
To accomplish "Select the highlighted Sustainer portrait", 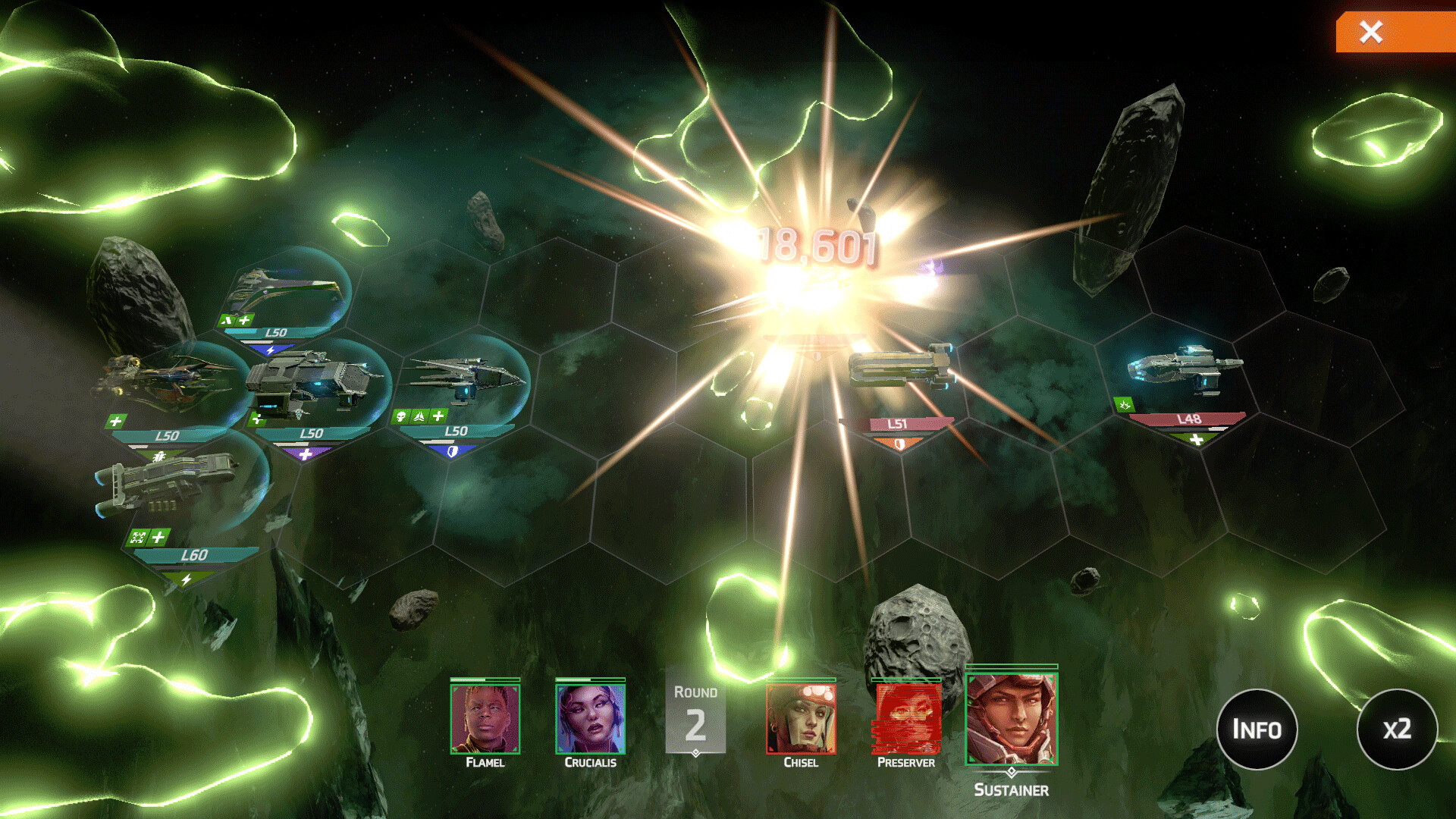I will (1011, 719).
